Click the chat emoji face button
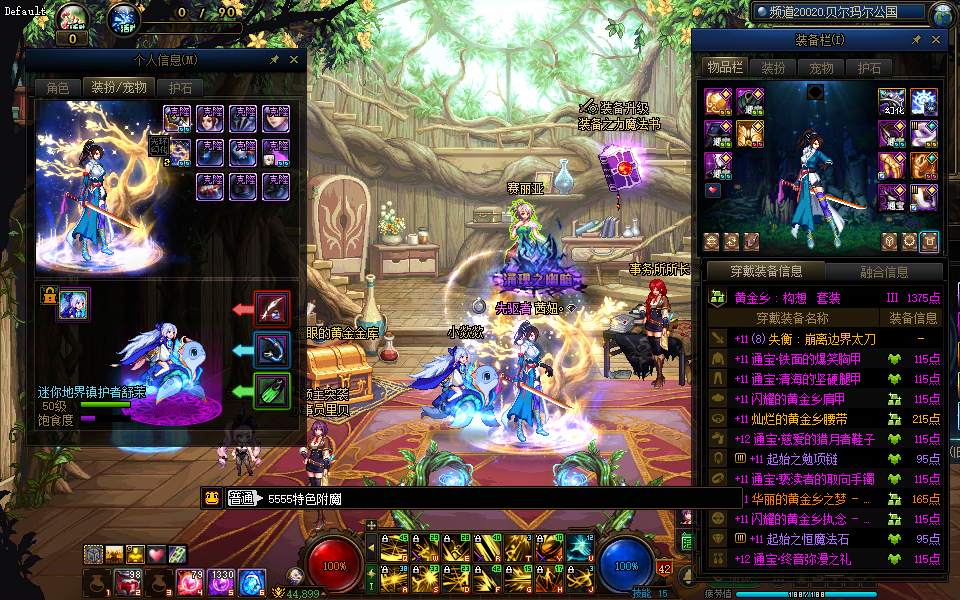This screenshot has width=960, height=600. [x=212, y=498]
